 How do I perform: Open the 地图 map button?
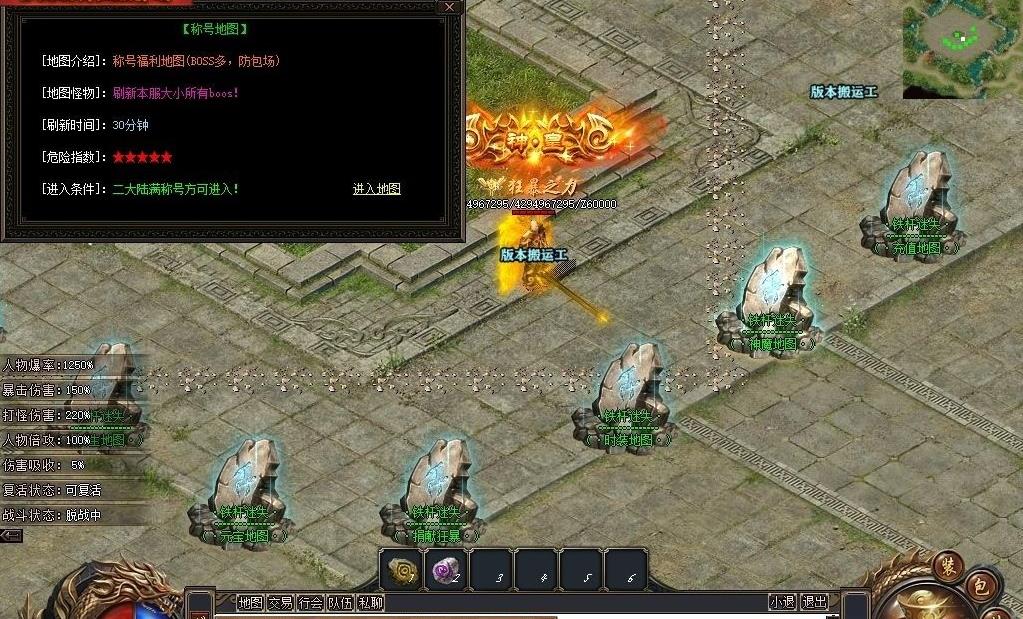pyautogui.click(x=250, y=602)
